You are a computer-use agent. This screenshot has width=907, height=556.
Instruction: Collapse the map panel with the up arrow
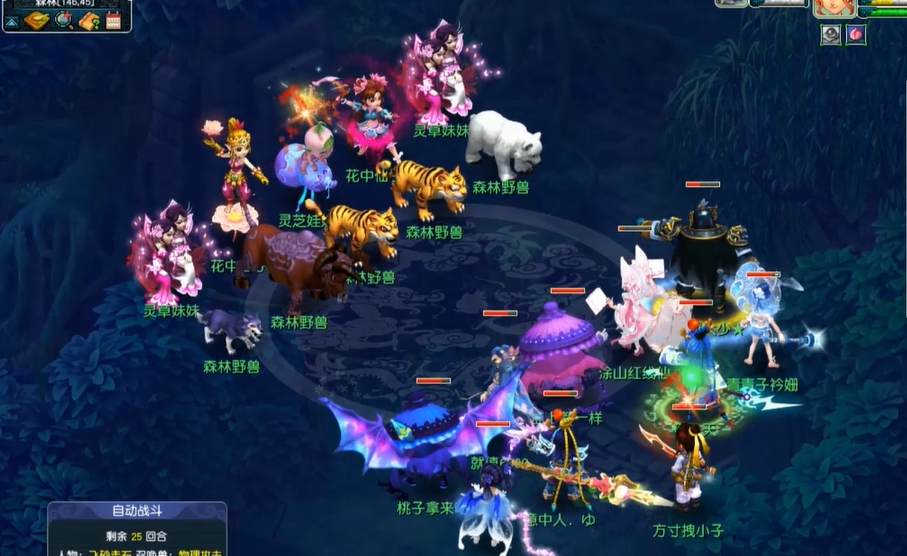[13, 21]
